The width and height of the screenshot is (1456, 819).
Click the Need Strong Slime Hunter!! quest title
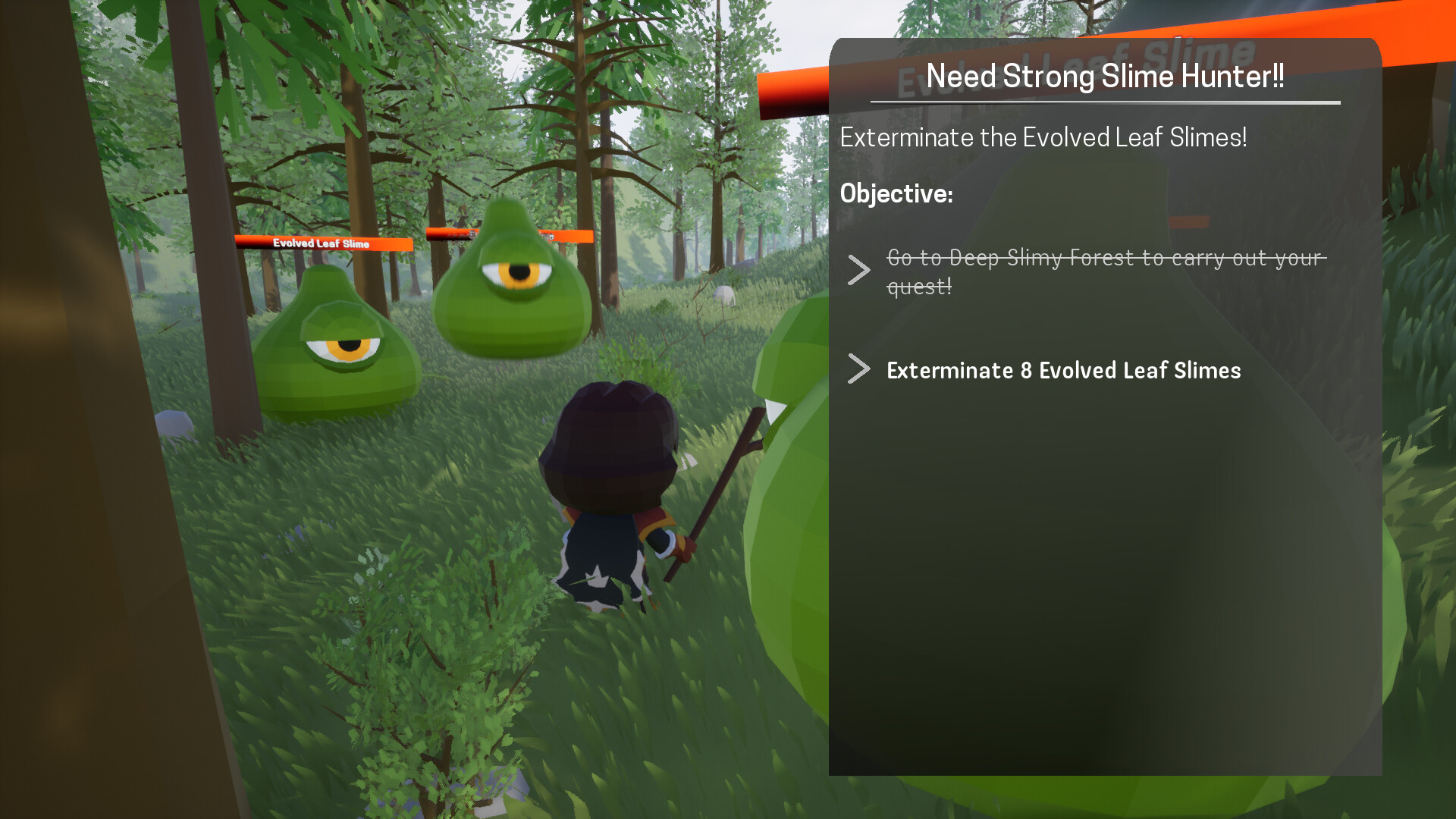[1105, 74]
